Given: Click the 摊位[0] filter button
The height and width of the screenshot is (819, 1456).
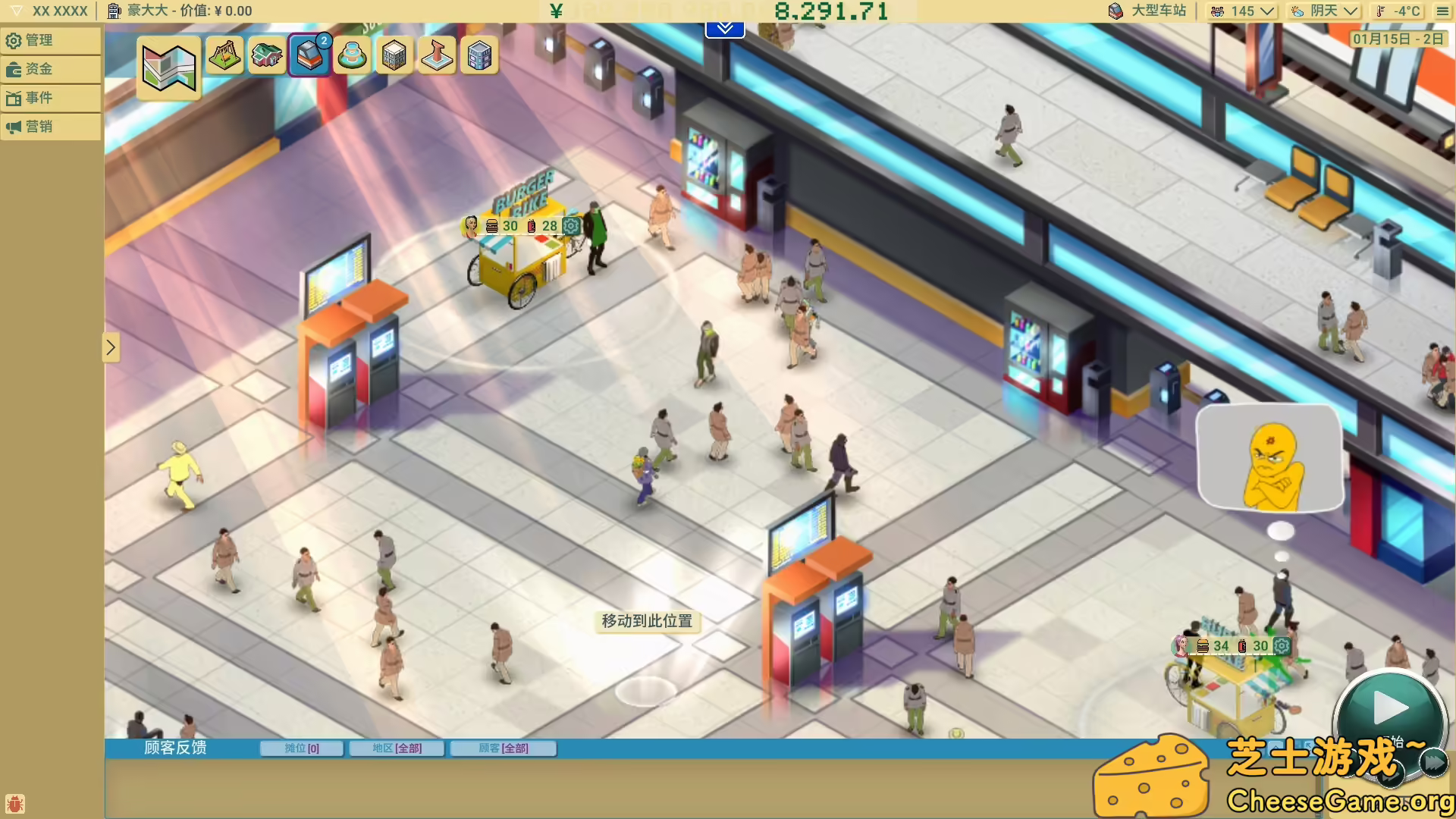Looking at the screenshot, I should point(301,748).
